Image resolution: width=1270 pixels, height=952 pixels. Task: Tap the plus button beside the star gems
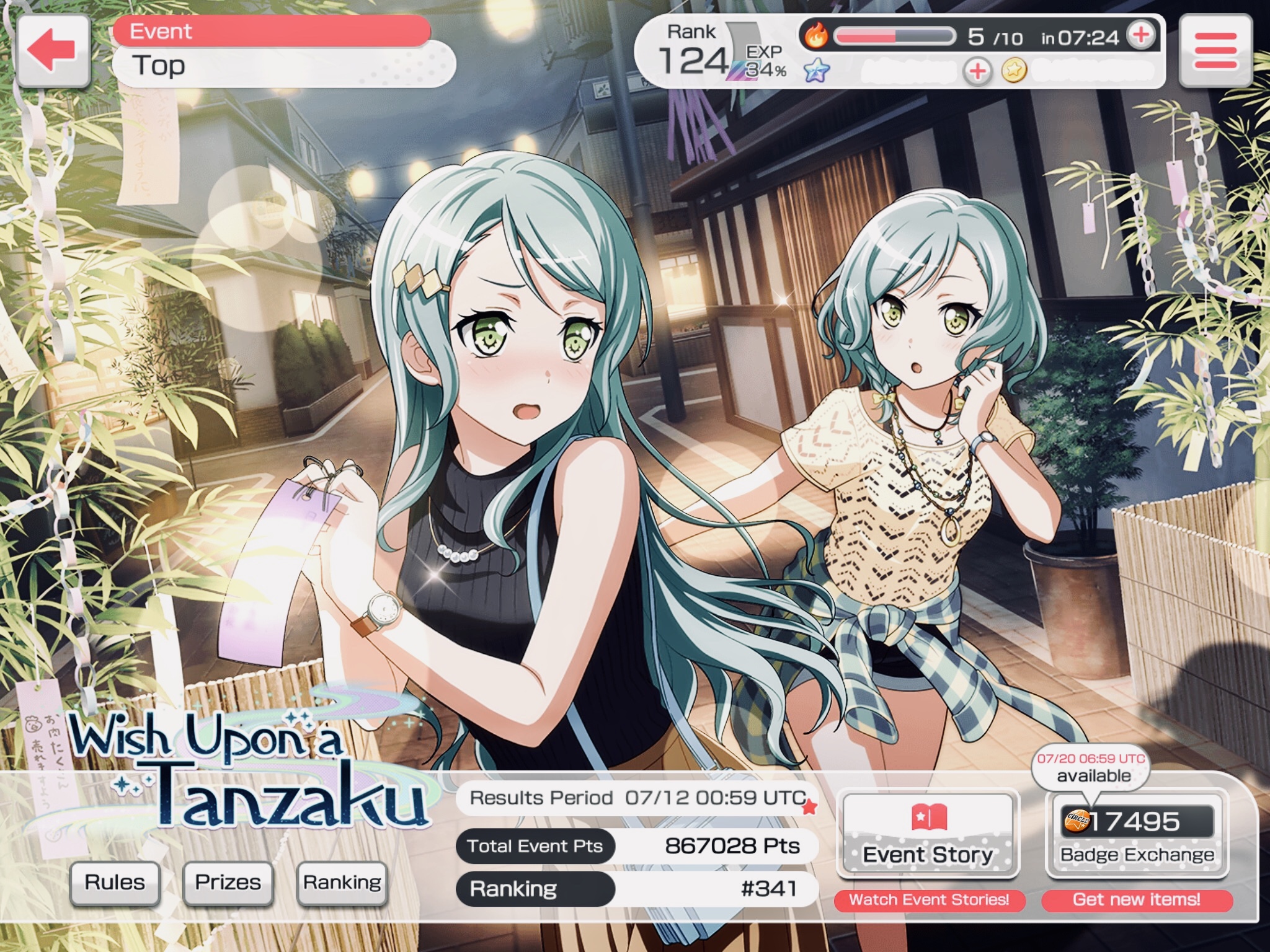[977, 72]
